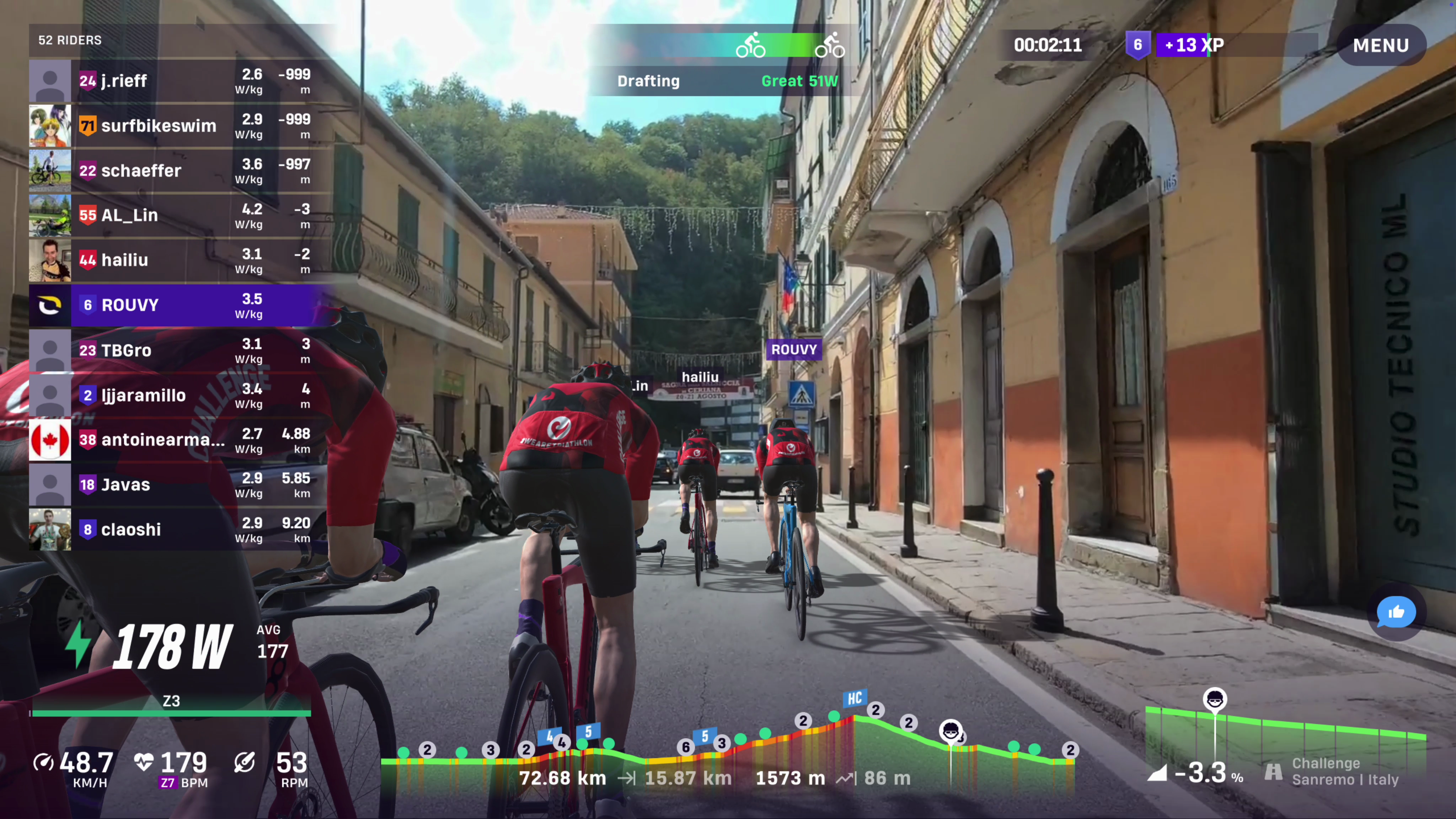Screen dimensions: 1456x819
Task: Open the Challenge Sanremo Italy route info
Action: coord(1344,771)
